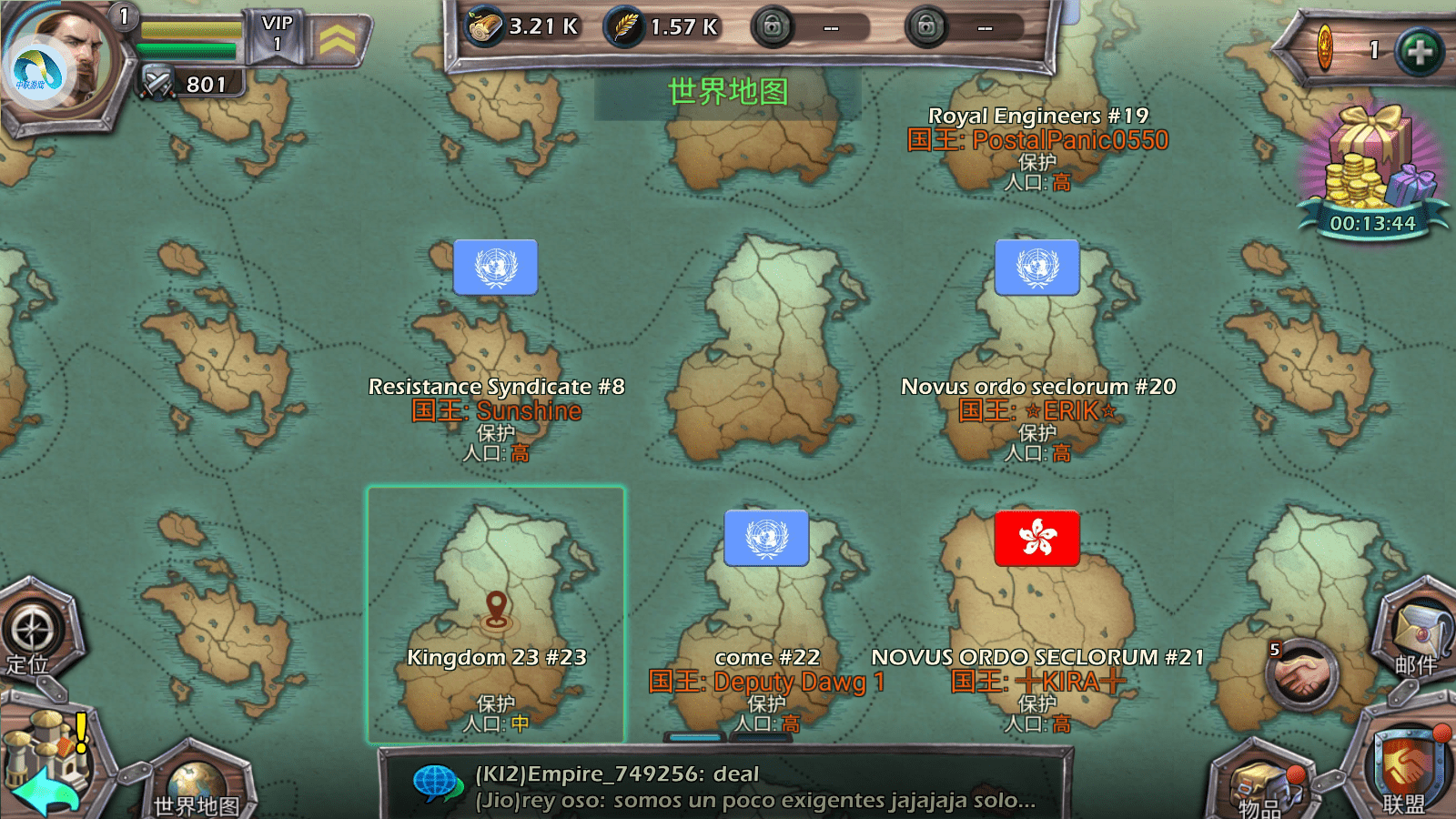1456x819 pixels.
Task: Open the 物品 items button
Action: tap(1260, 784)
